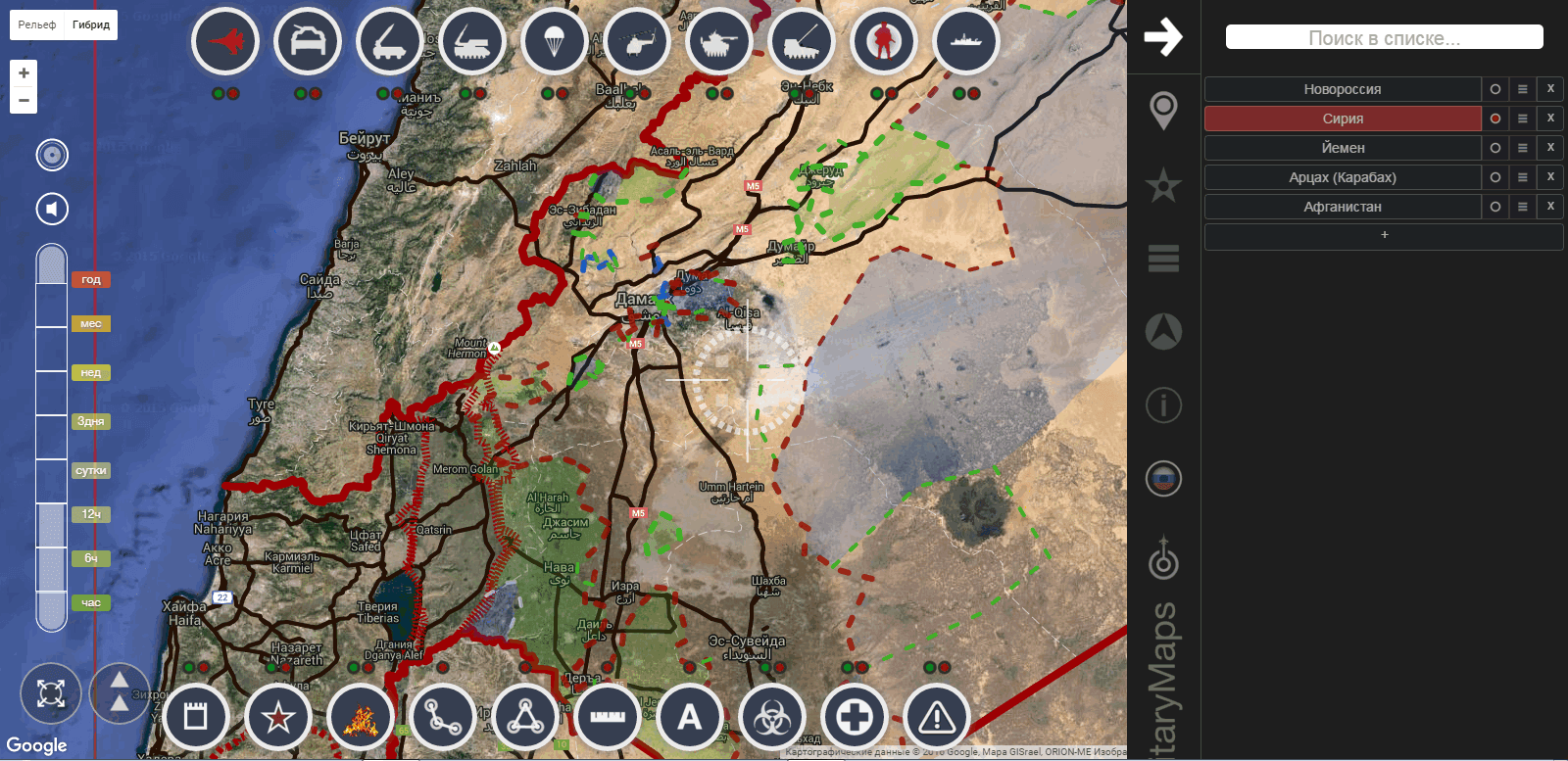Toggle the helicopter layer icon
Image resolution: width=1568 pixels, height=761 pixels.
636,42
